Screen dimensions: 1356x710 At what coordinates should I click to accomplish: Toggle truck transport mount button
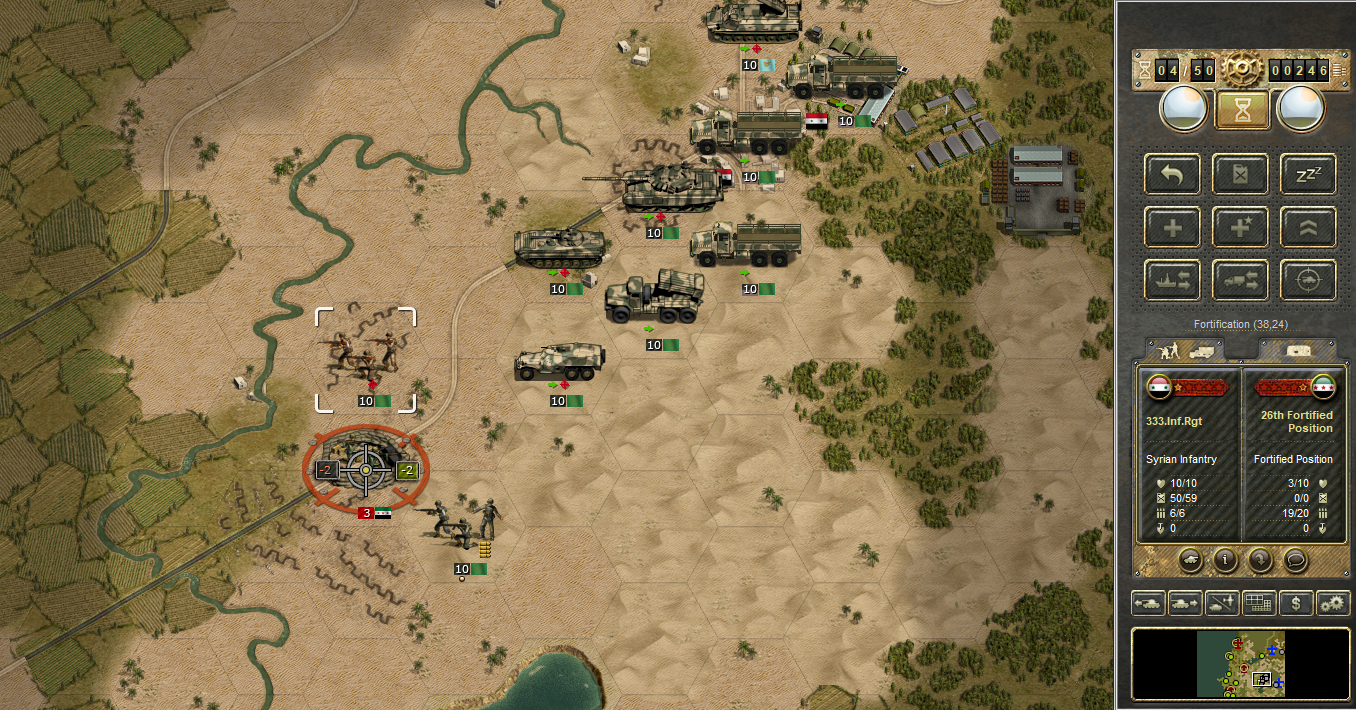click(1241, 279)
